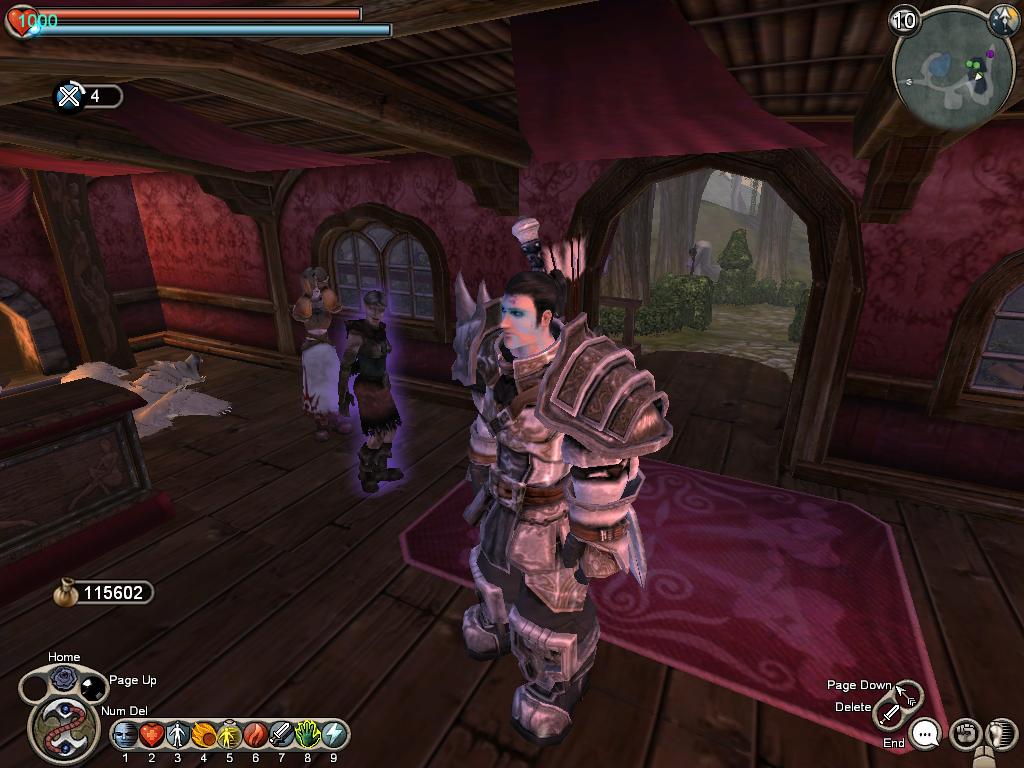The width and height of the screenshot is (1024, 768).
Task: Click the black orb quick slot
Action: pyautogui.click(x=92, y=687)
